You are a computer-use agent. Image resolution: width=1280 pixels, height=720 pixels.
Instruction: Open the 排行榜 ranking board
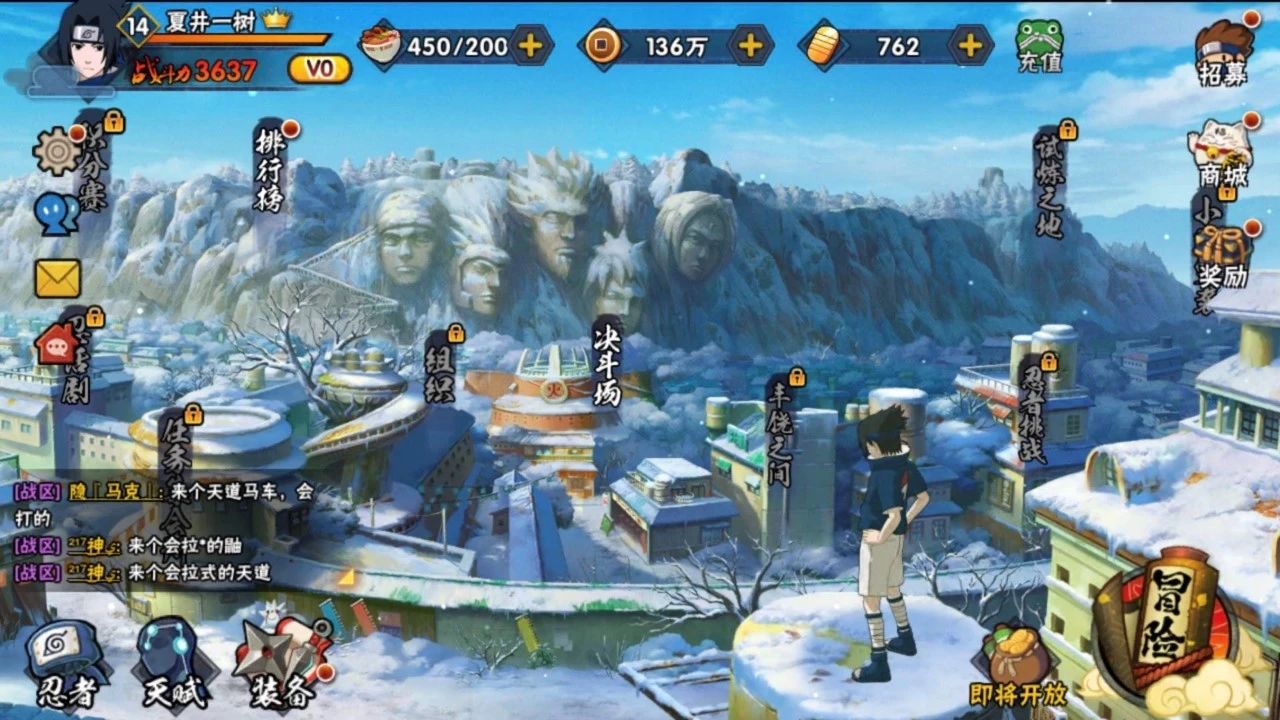[269, 170]
